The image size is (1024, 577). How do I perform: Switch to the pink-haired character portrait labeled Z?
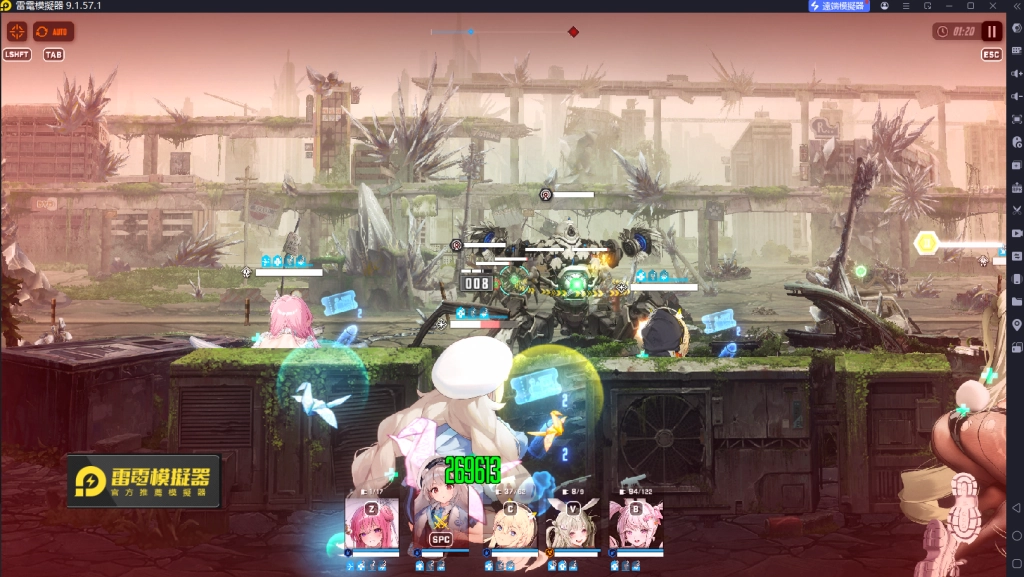[372, 522]
